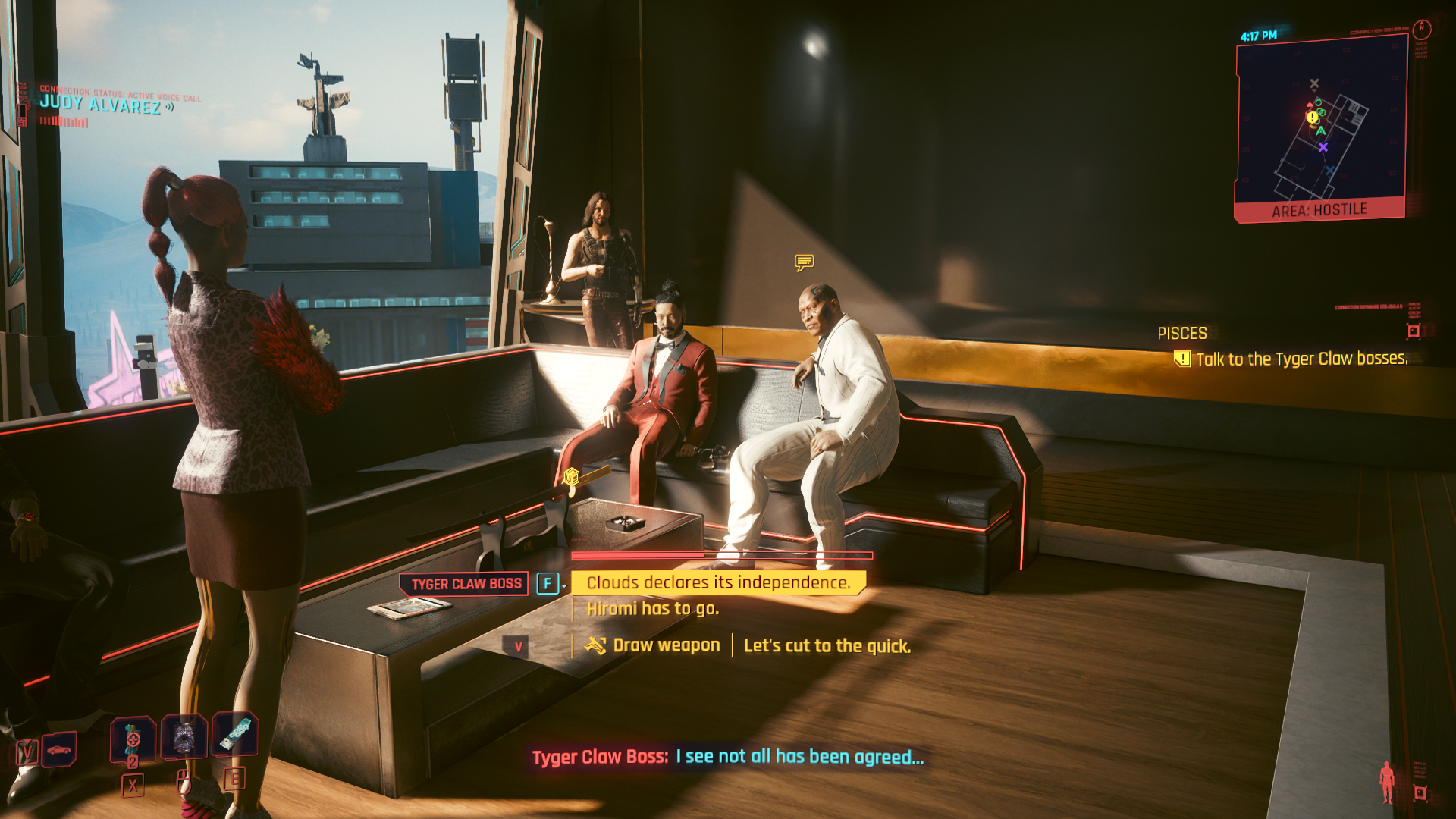Click the pistol icon beside Draw weapon
Viewport: 1456px width, 819px height.
[x=596, y=645]
